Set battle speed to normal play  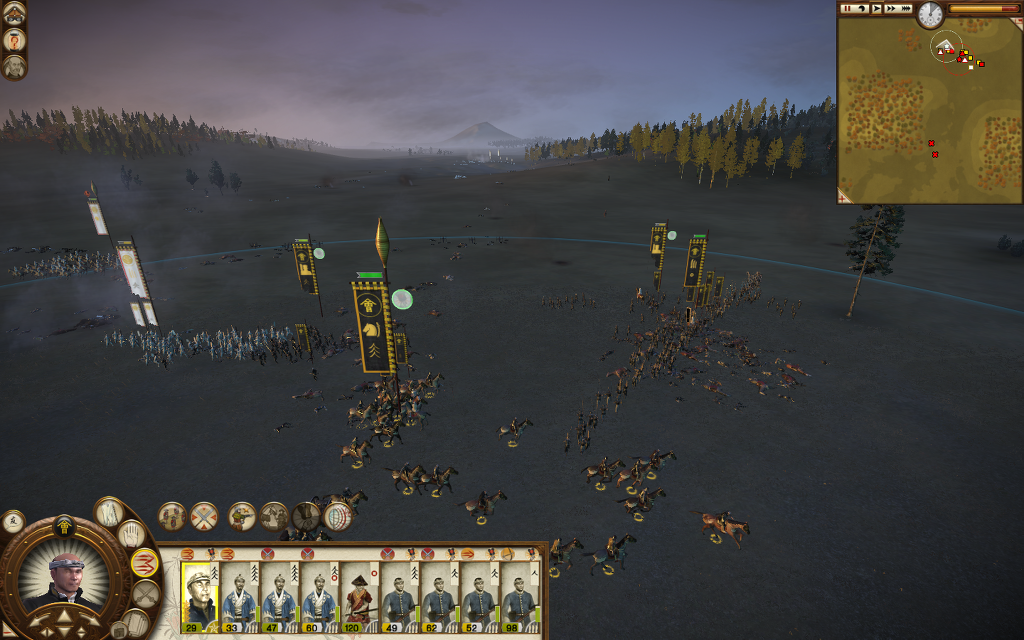(x=877, y=8)
